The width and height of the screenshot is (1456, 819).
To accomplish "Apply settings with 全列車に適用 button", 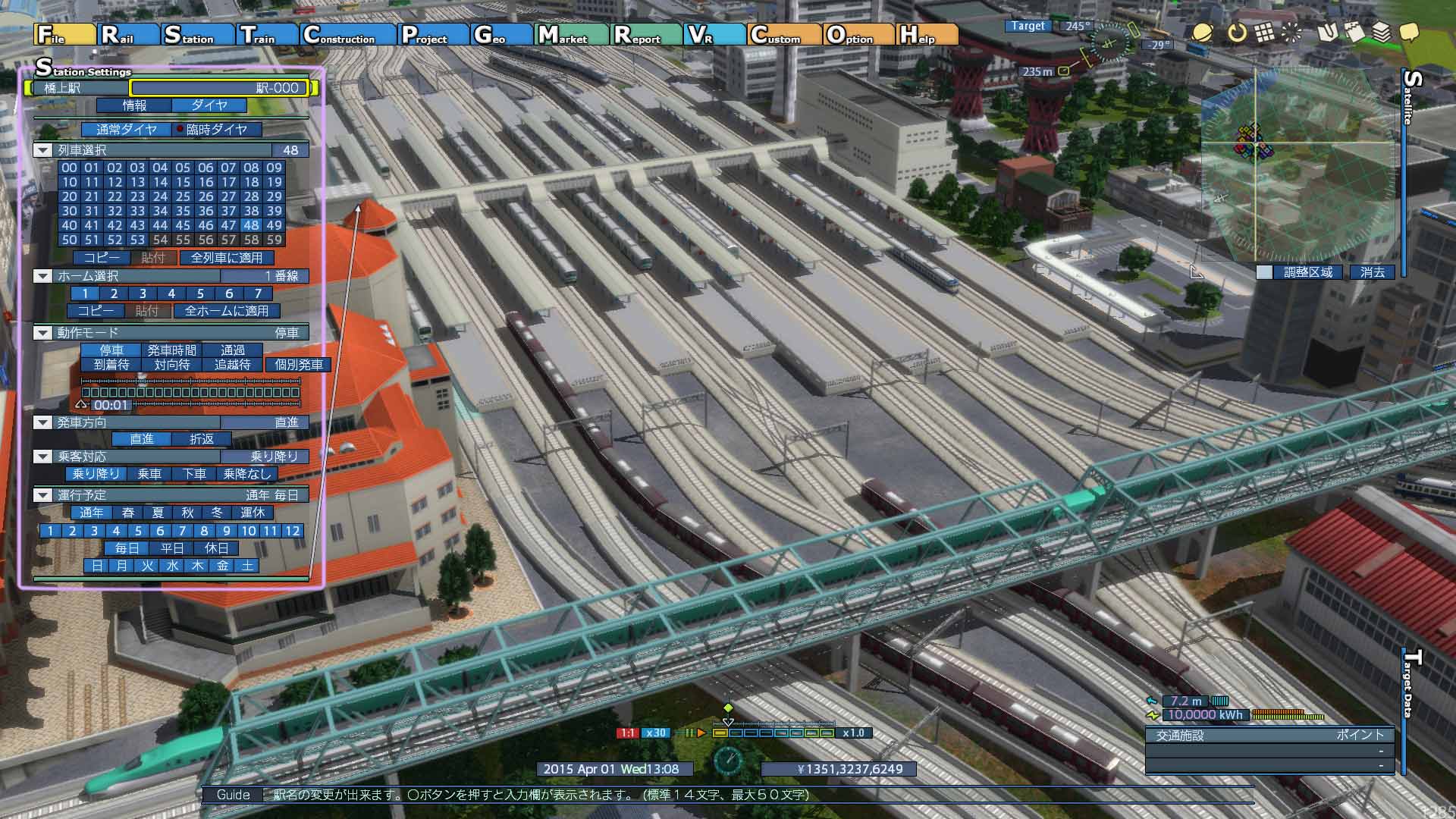I will 227,258.
